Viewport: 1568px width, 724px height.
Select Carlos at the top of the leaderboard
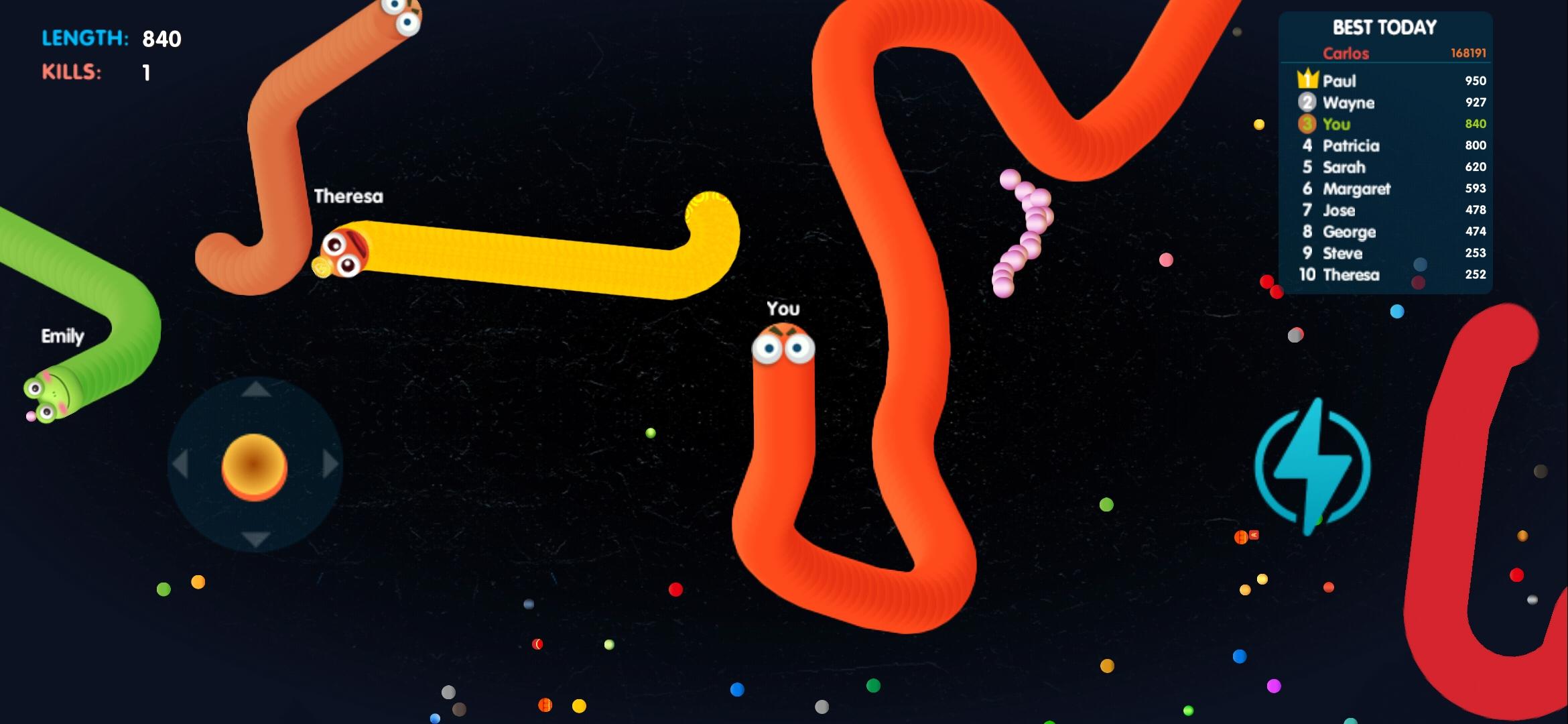click(1346, 52)
